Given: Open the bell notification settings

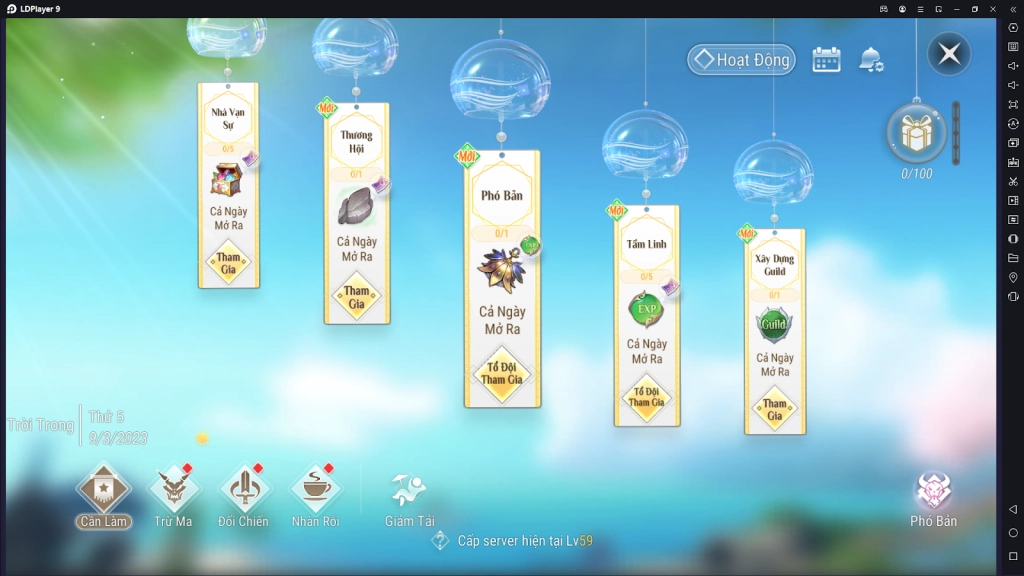Looking at the screenshot, I should pyautogui.click(x=870, y=60).
